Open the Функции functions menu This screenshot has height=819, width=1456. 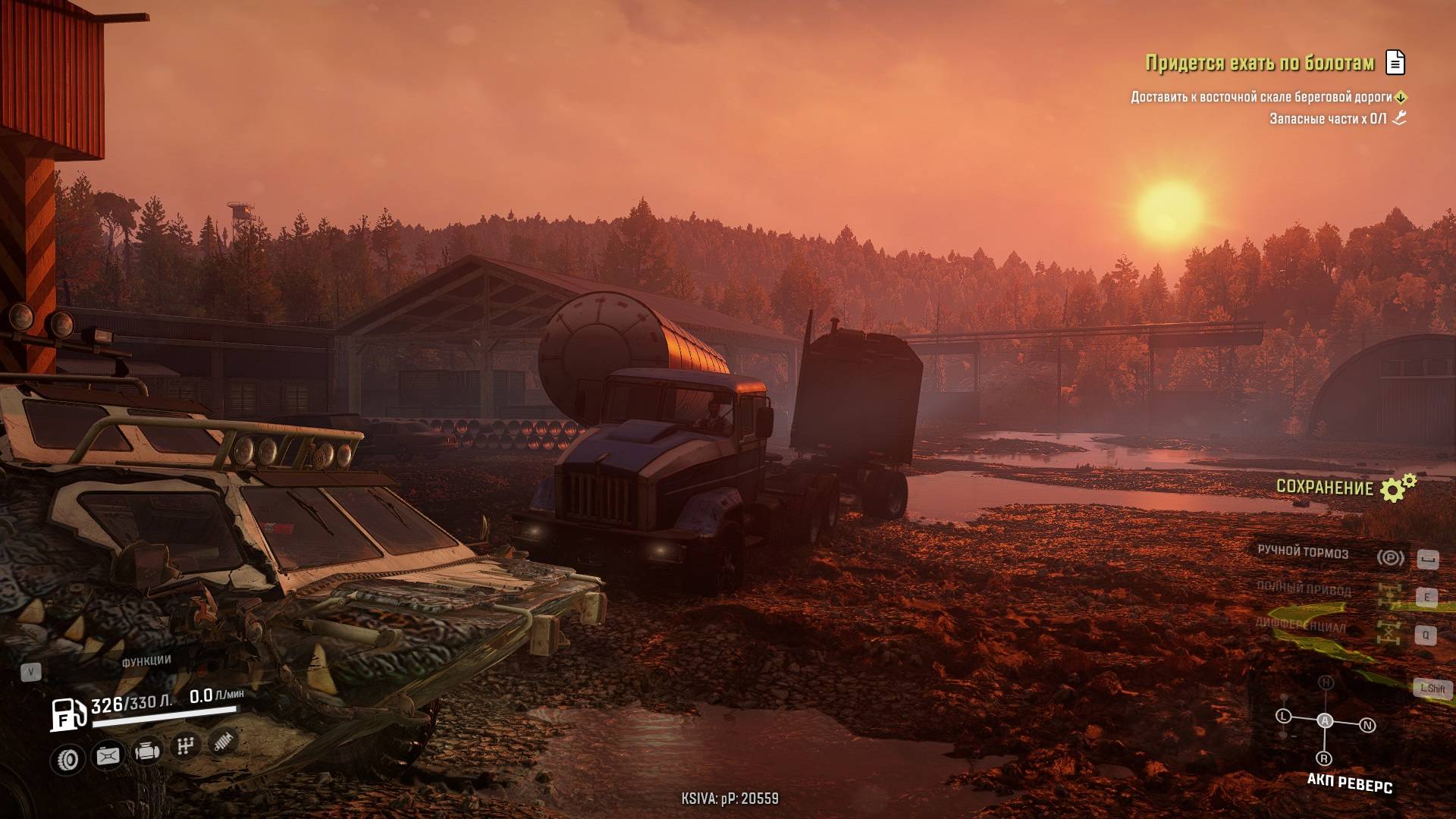146,661
